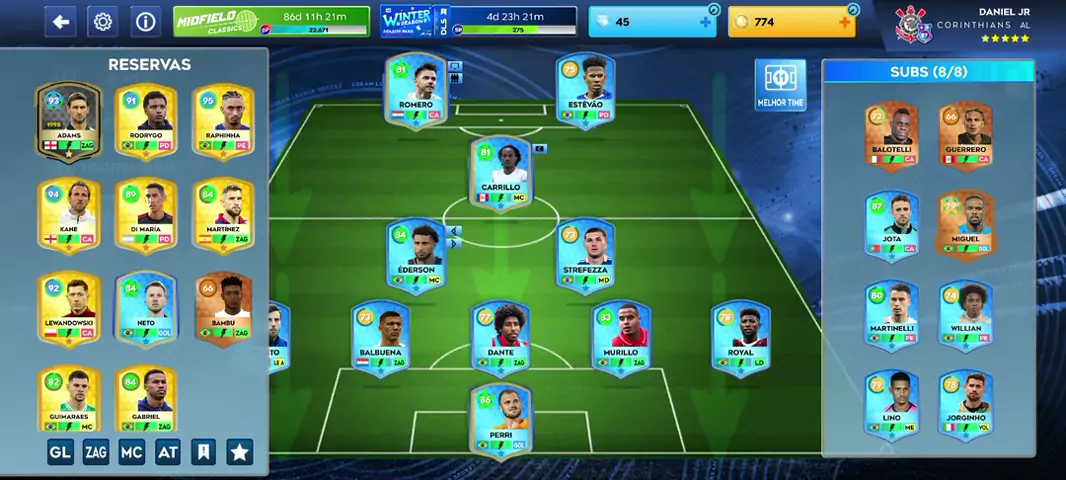Filter reserves by AT position
The width and height of the screenshot is (1066, 480).
click(168, 452)
